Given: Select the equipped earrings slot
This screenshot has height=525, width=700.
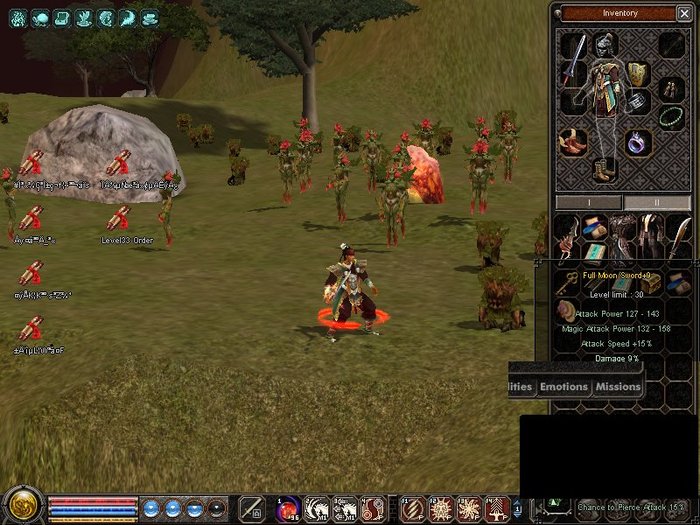Looking at the screenshot, I should point(672,88).
